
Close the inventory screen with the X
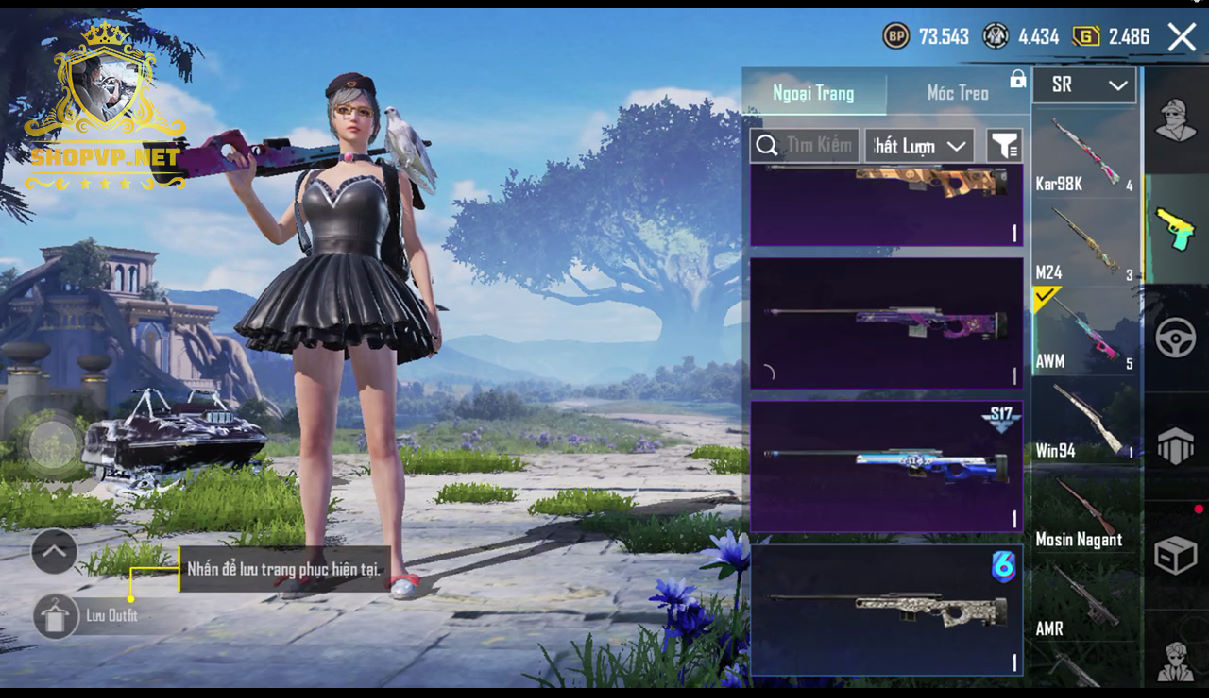[x=1181, y=38]
